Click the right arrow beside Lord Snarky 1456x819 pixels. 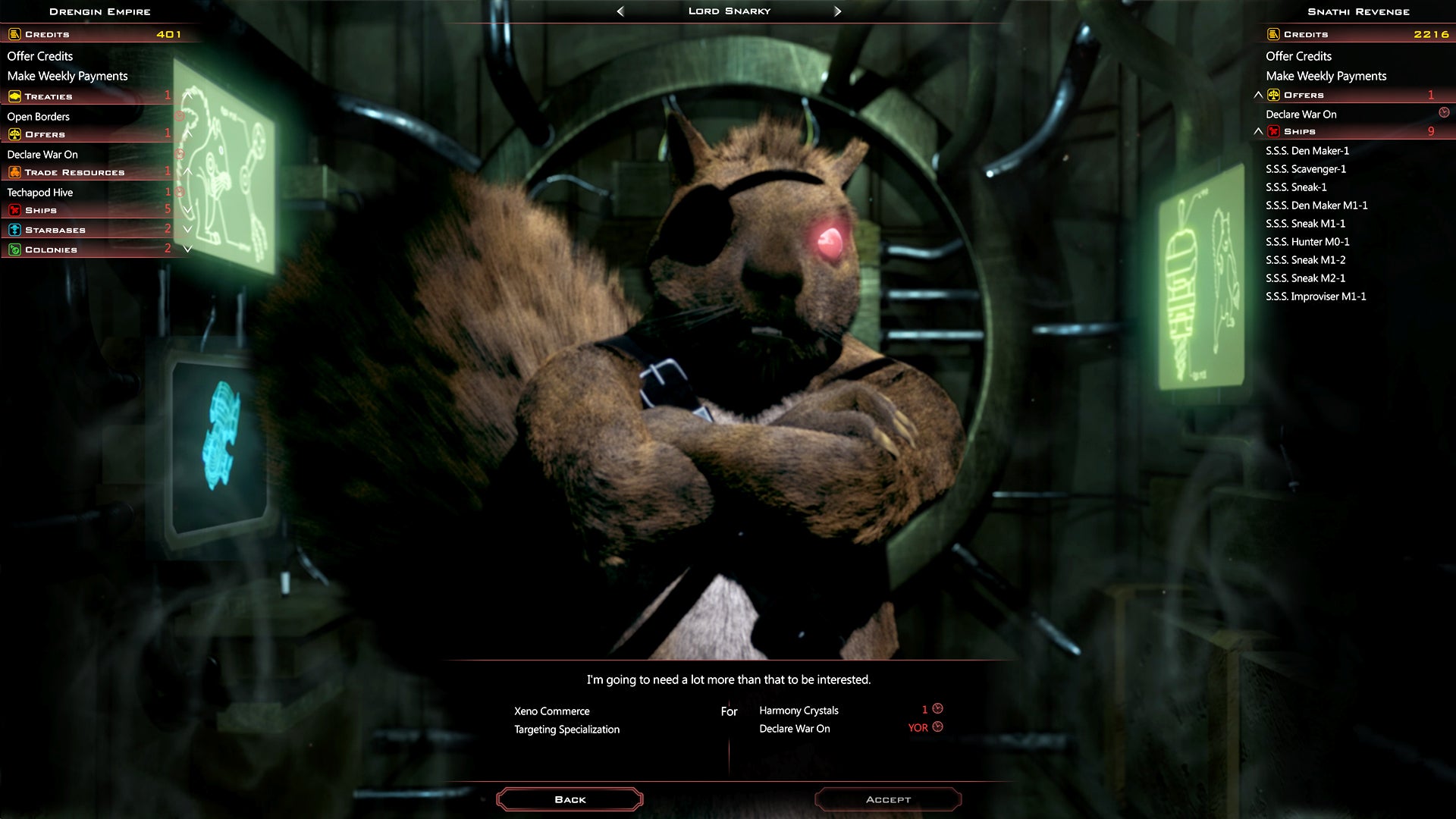click(x=837, y=11)
